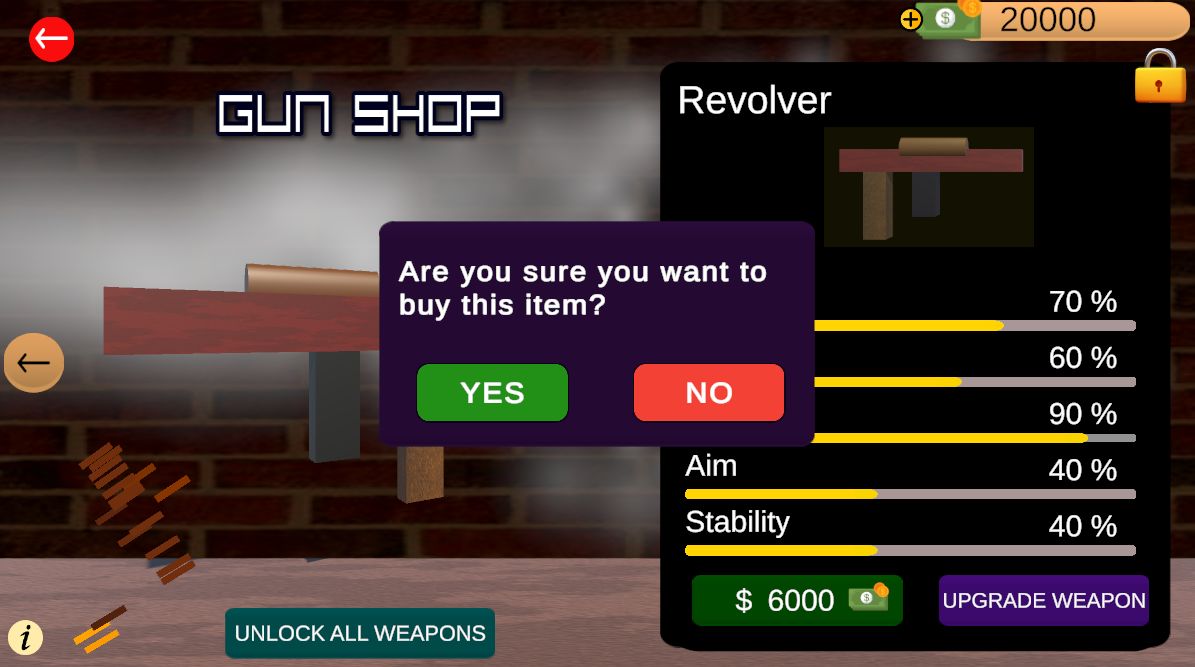The image size is (1195, 667).
Task: Confirm purchase with the green YES button
Action: pyautogui.click(x=492, y=392)
